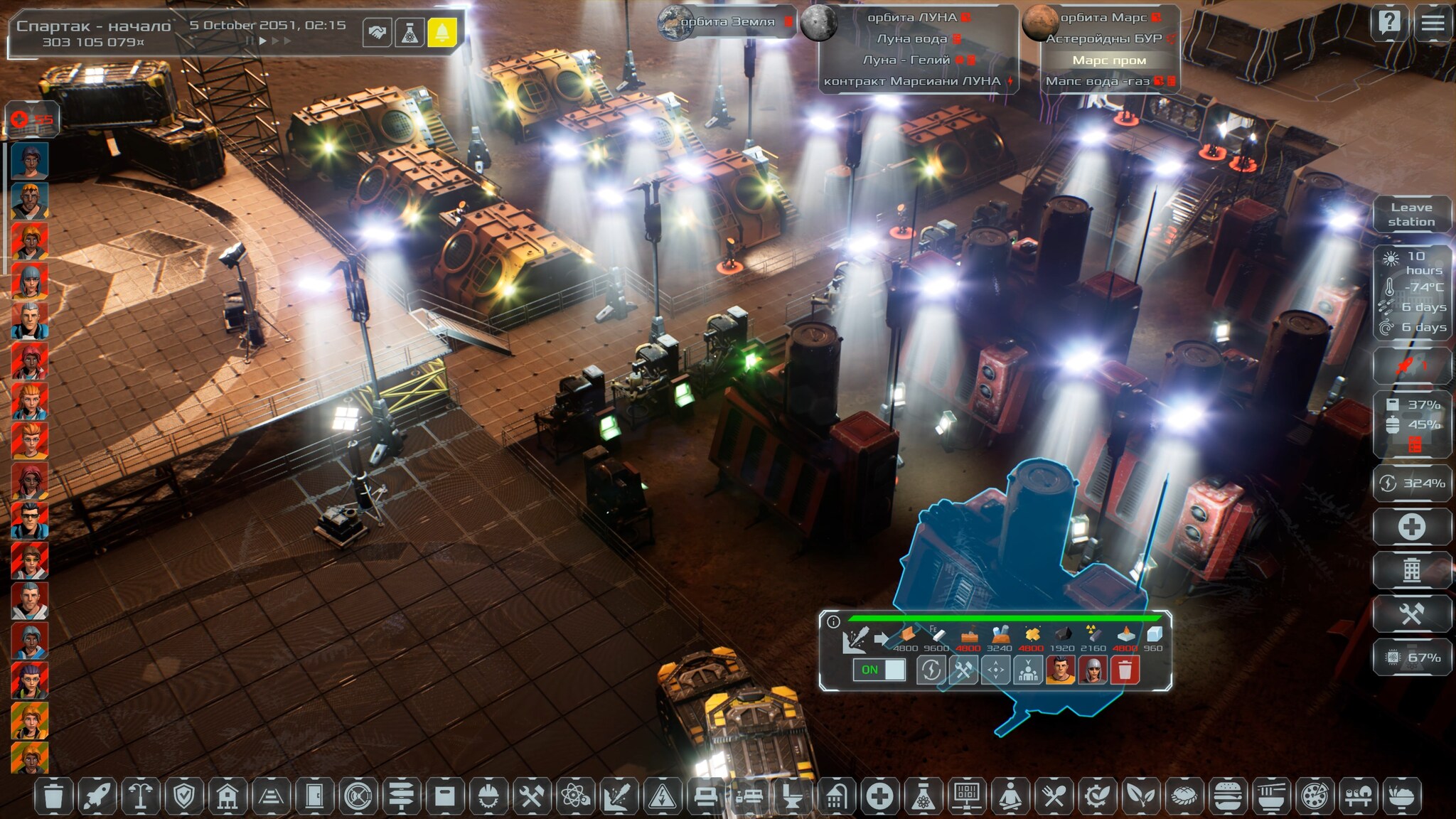Viewport: 1456px width, 819px height.
Task: Select the atom science build category
Action: click(x=574, y=796)
